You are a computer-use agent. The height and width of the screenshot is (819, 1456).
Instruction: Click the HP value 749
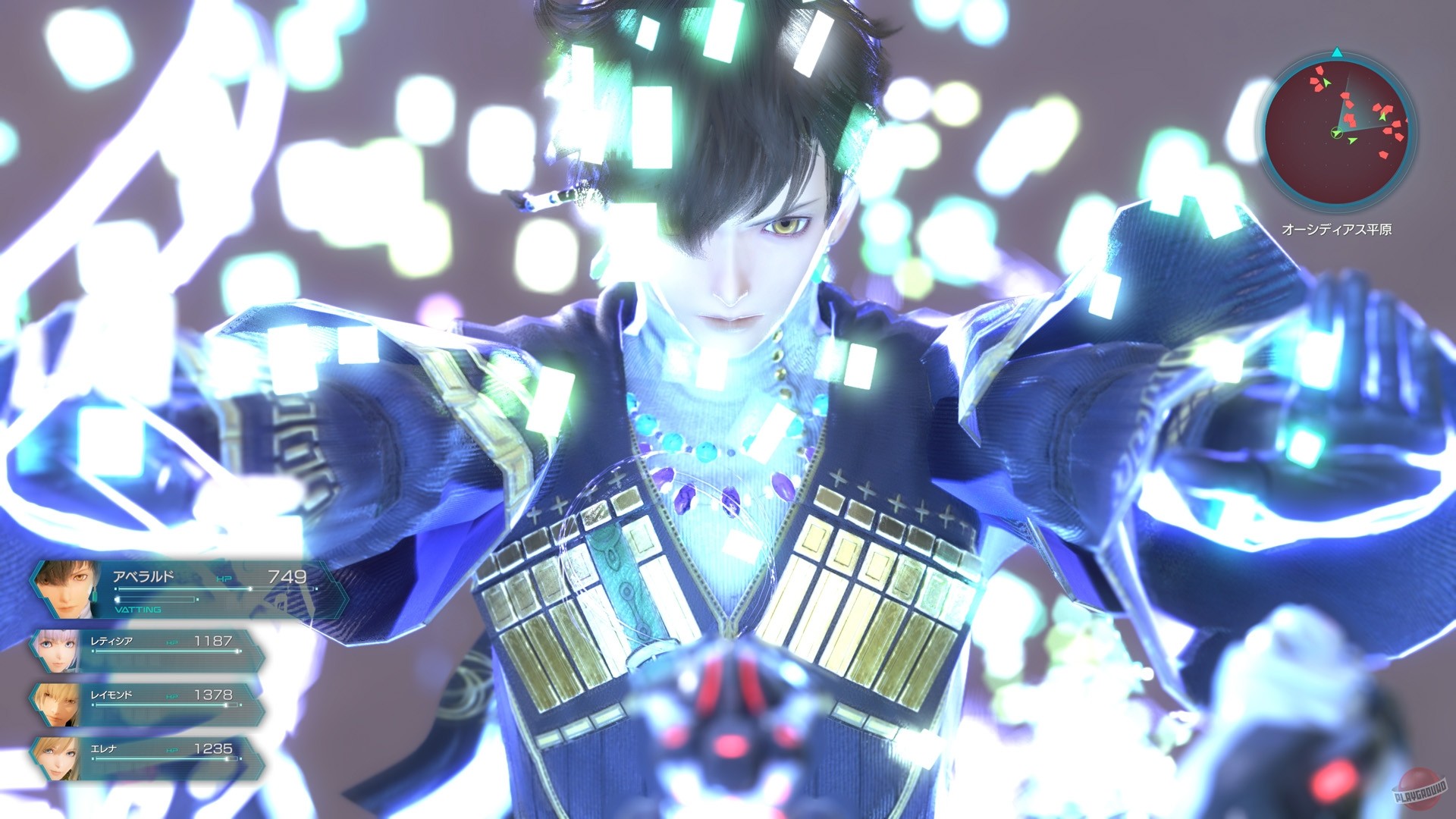click(x=287, y=577)
